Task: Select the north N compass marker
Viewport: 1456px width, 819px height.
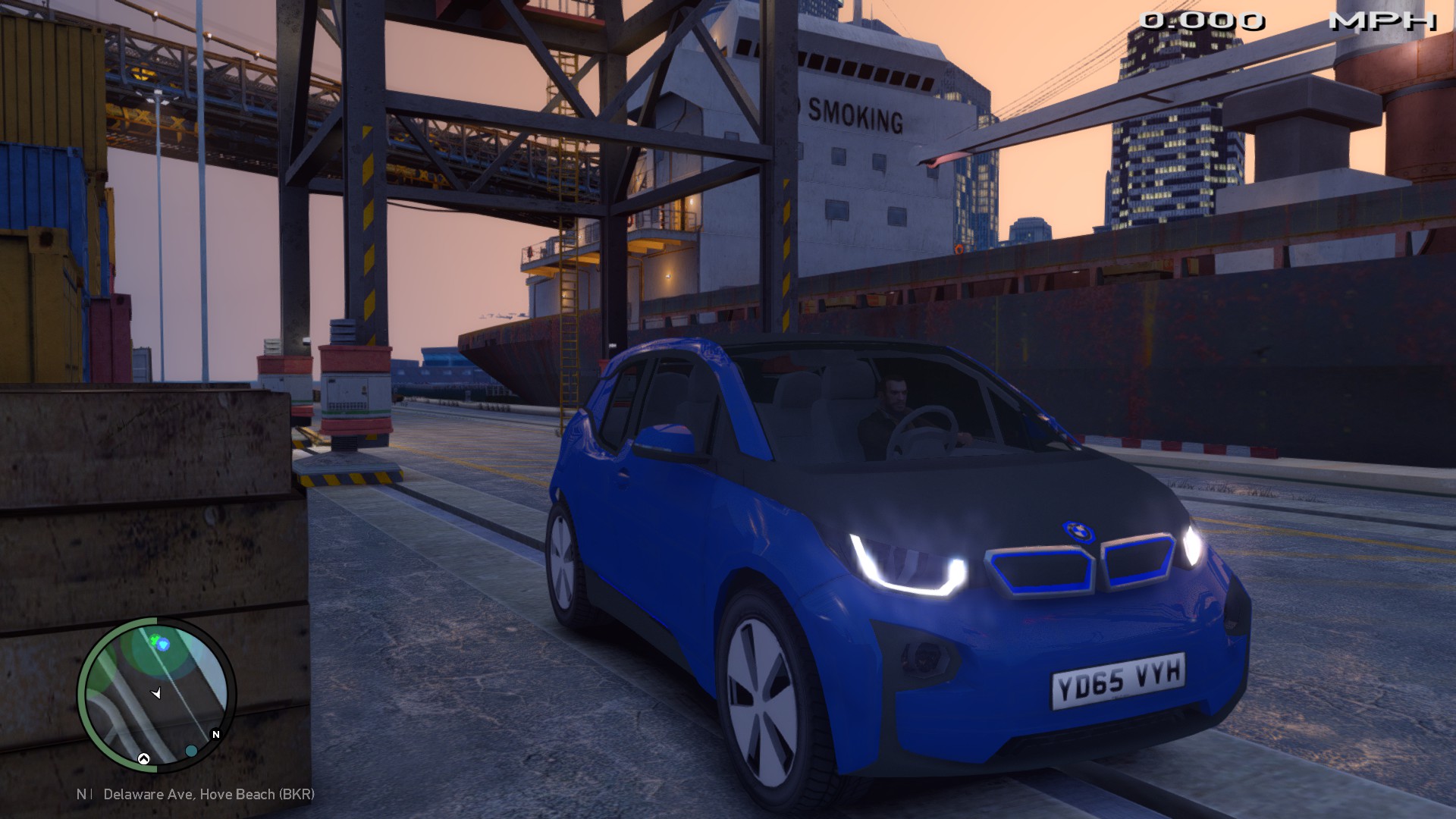Action: click(x=216, y=734)
